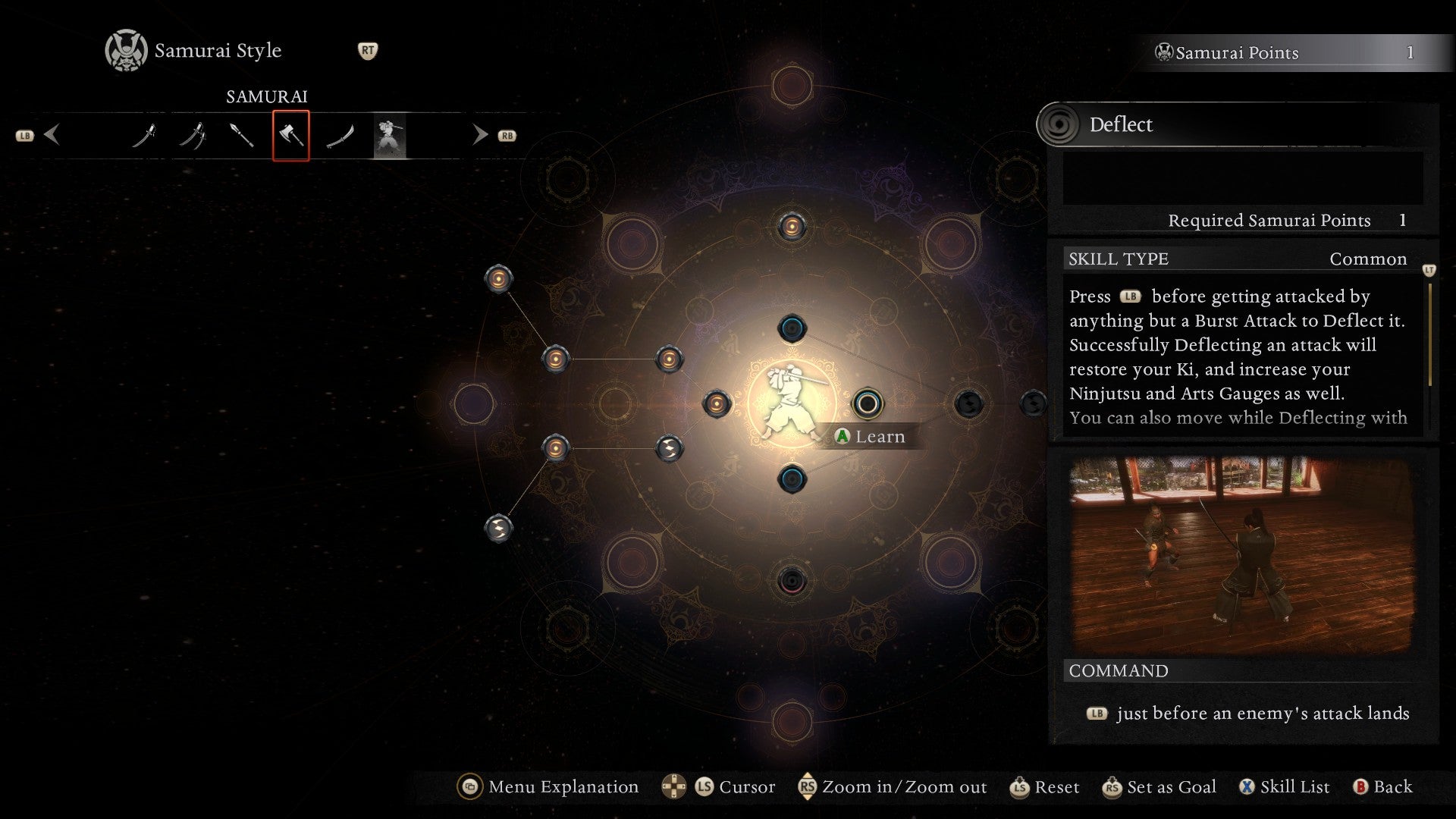The height and width of the screenshot is (819, 1456).
Task: Open the spear weapon skill tab
Action: click(242, 136)
